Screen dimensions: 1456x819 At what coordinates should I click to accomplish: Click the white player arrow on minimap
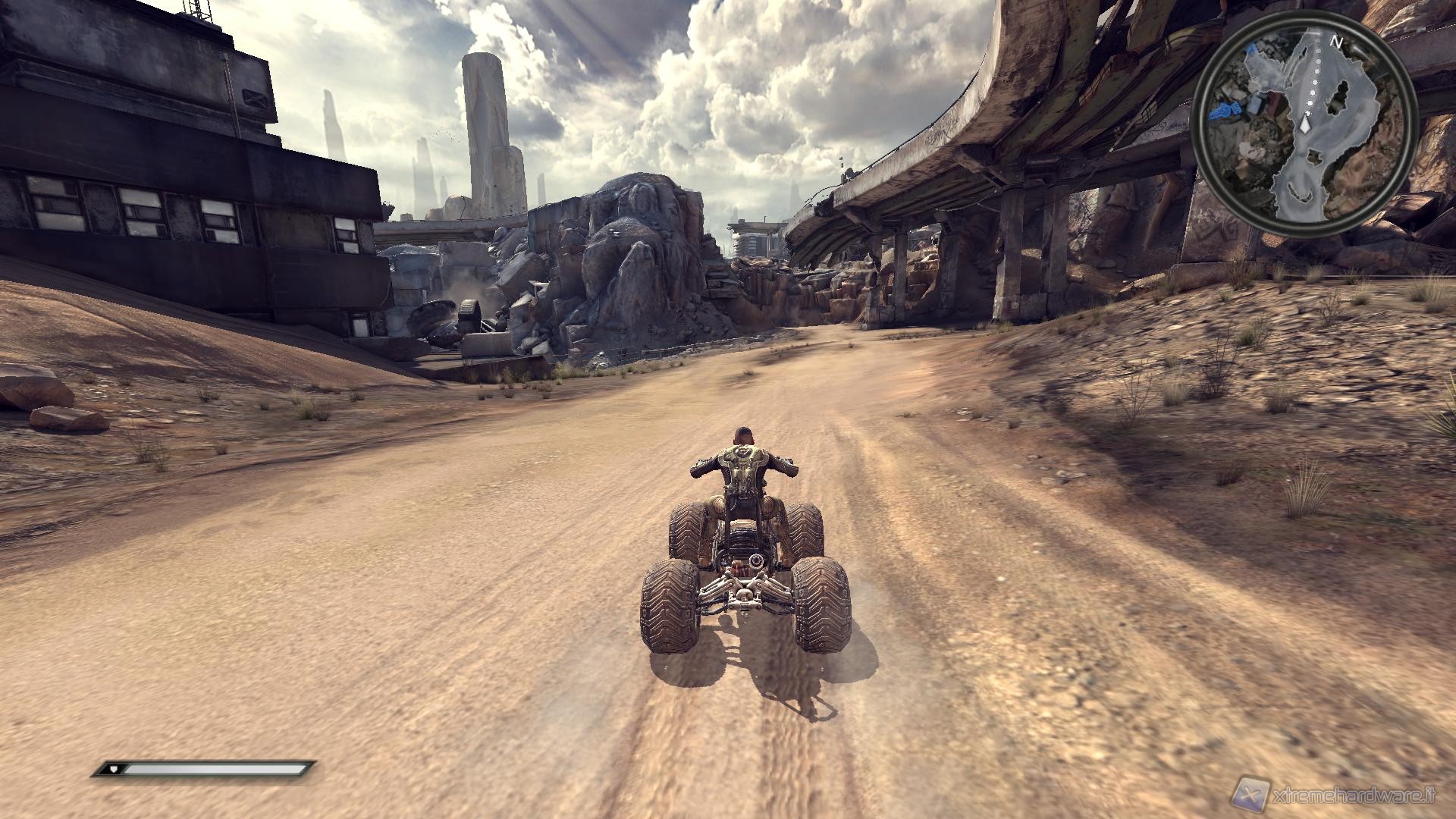[x=1305, y=125]
